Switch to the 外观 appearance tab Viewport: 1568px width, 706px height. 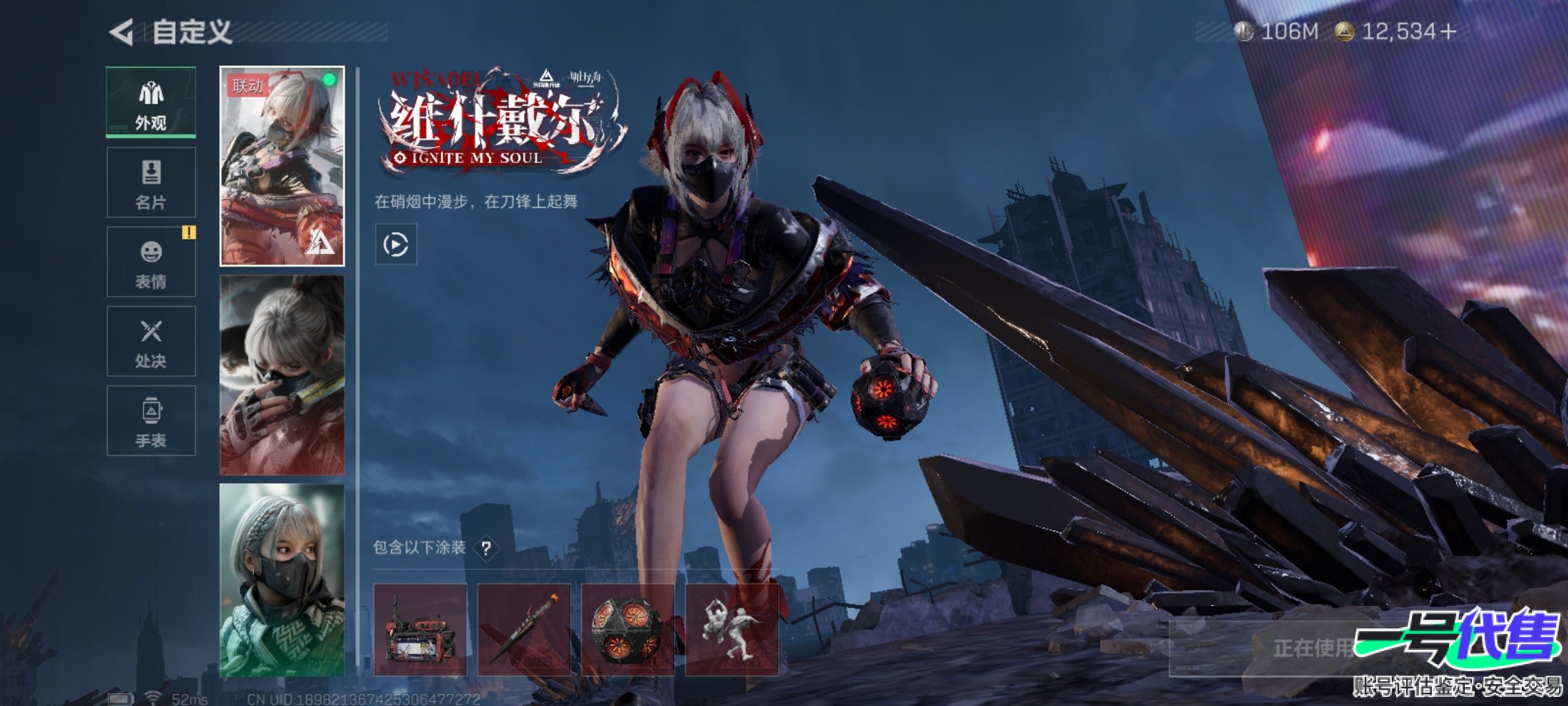pyautogui.click(x=151, y=103)
